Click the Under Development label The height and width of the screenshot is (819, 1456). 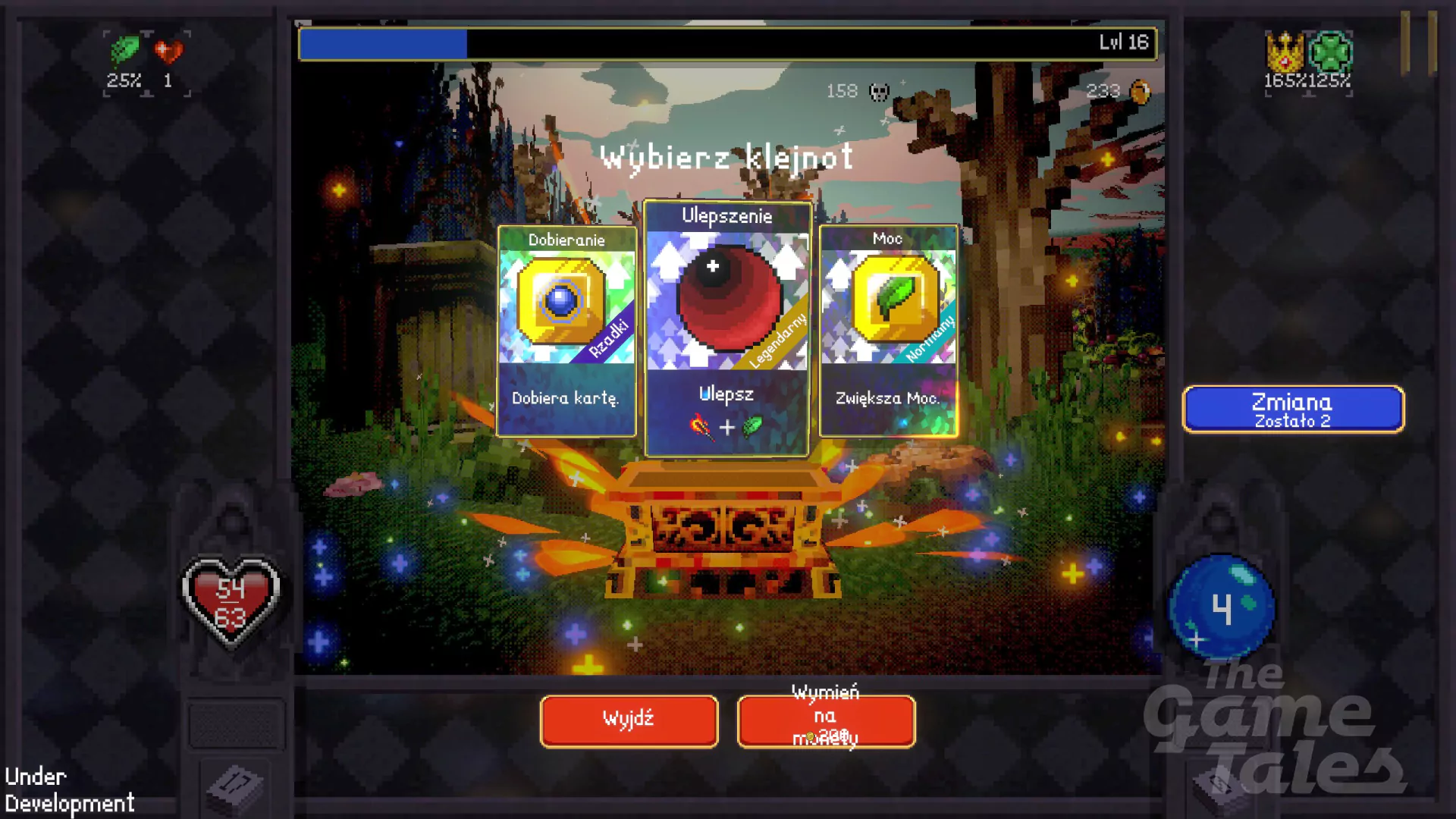click(x=66, y=789)
